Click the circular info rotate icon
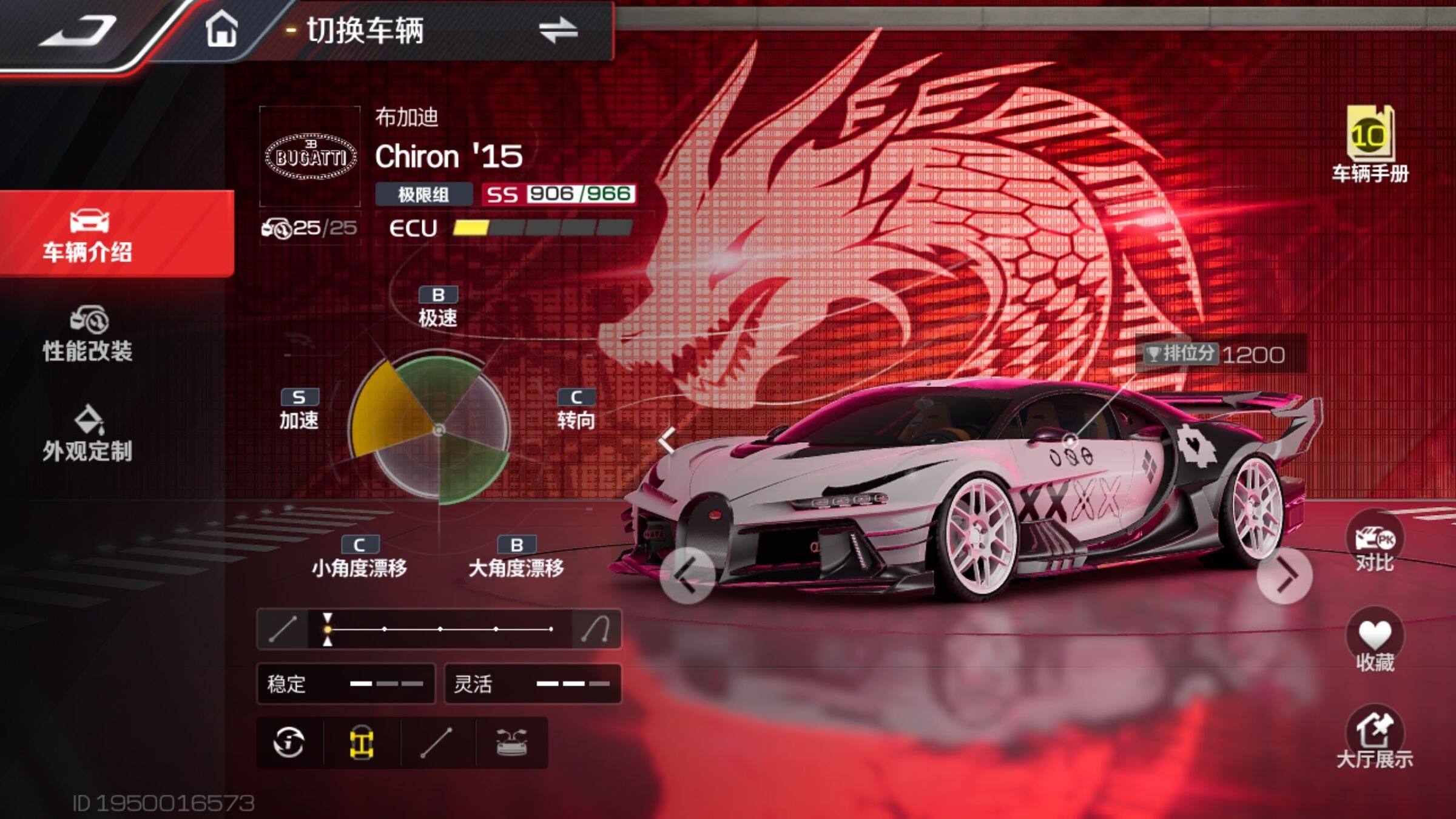Viewport: 1456px width, 819px height. [289, 743]
